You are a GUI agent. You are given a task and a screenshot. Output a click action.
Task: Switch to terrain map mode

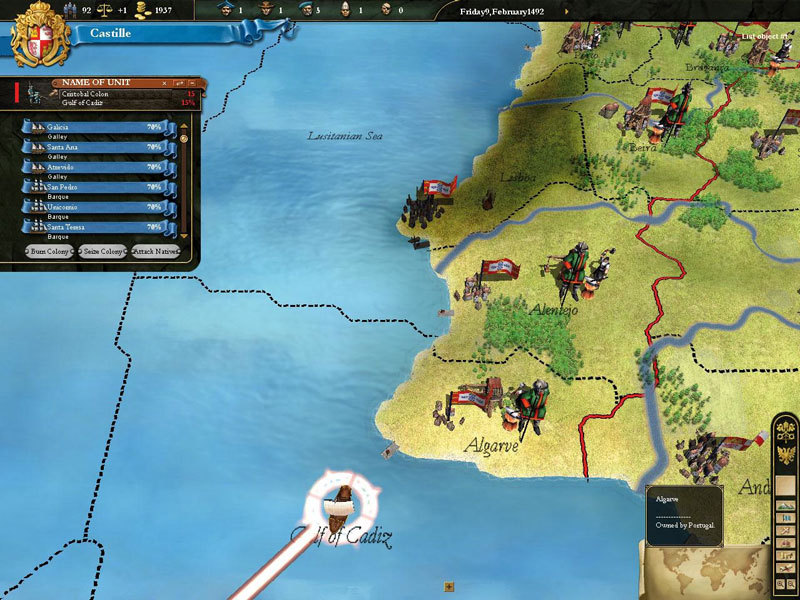click(787, 506)
